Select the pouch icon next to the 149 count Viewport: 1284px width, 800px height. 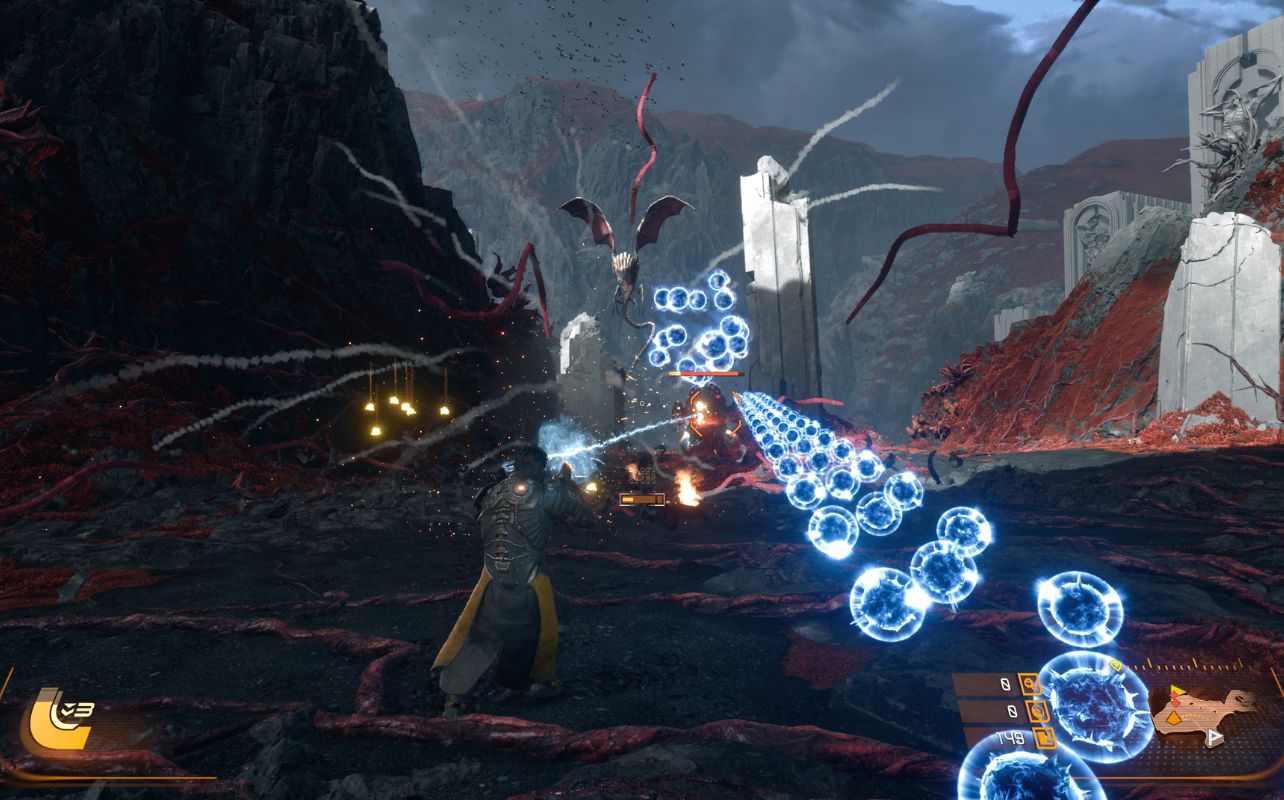pos(1043,738)
